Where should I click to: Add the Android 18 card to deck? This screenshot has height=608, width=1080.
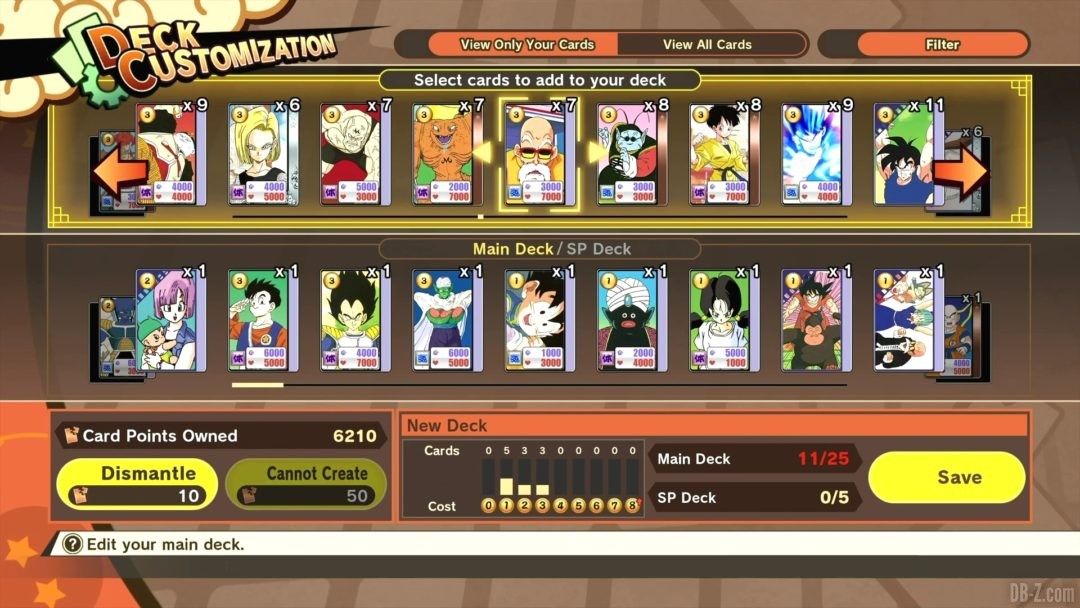click(x=263, y=156)
